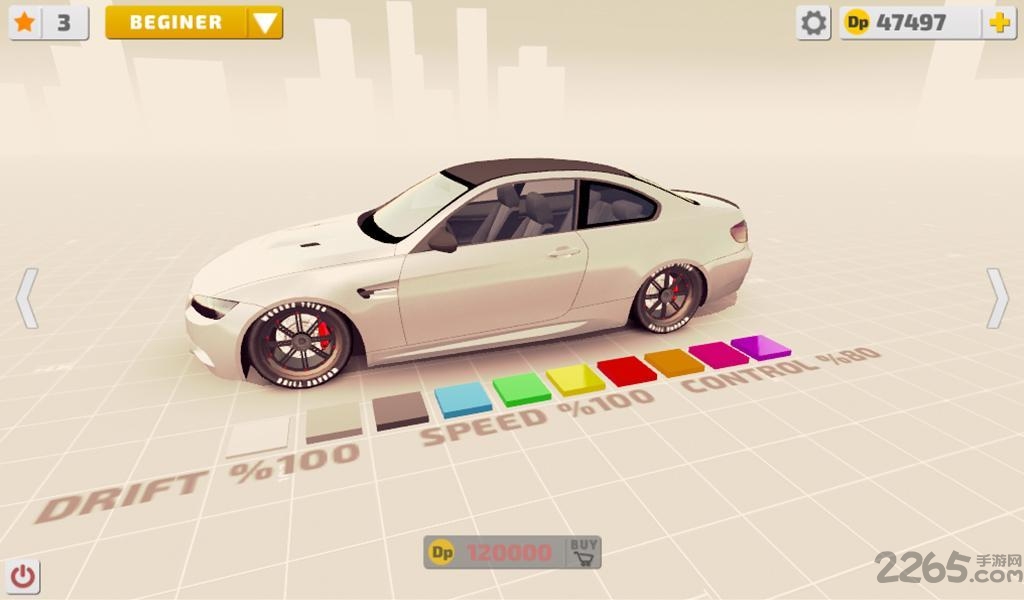Image resolution: width=1024 pixels, height=600 pixels.
Task: Click the star level badge
Action: click(48, 23)
